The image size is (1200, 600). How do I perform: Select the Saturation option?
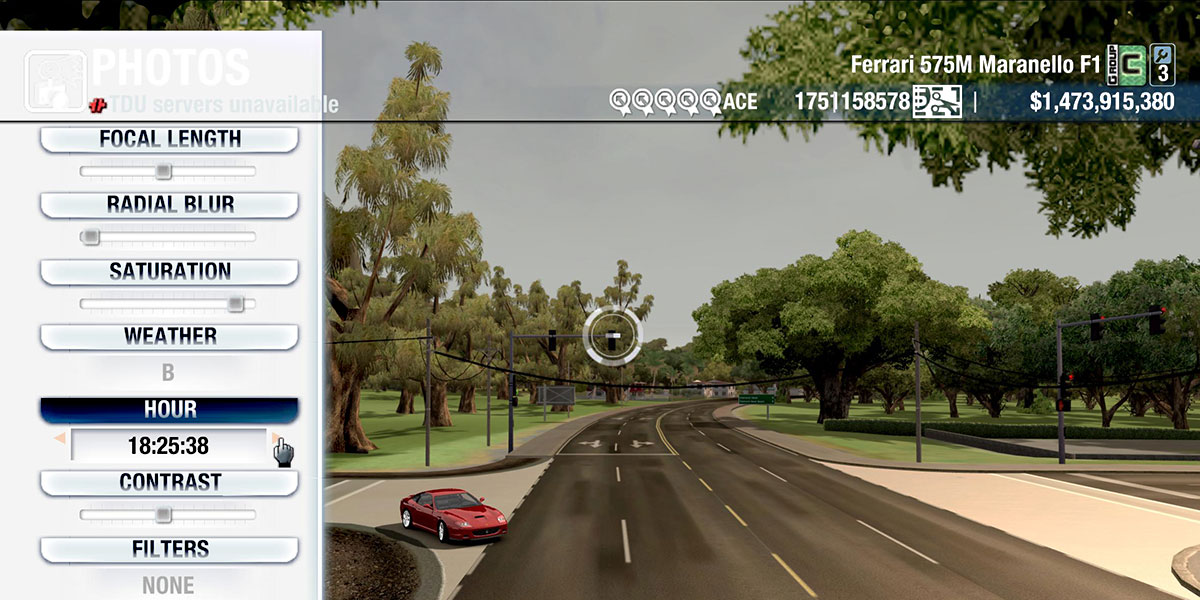(169, 271)
